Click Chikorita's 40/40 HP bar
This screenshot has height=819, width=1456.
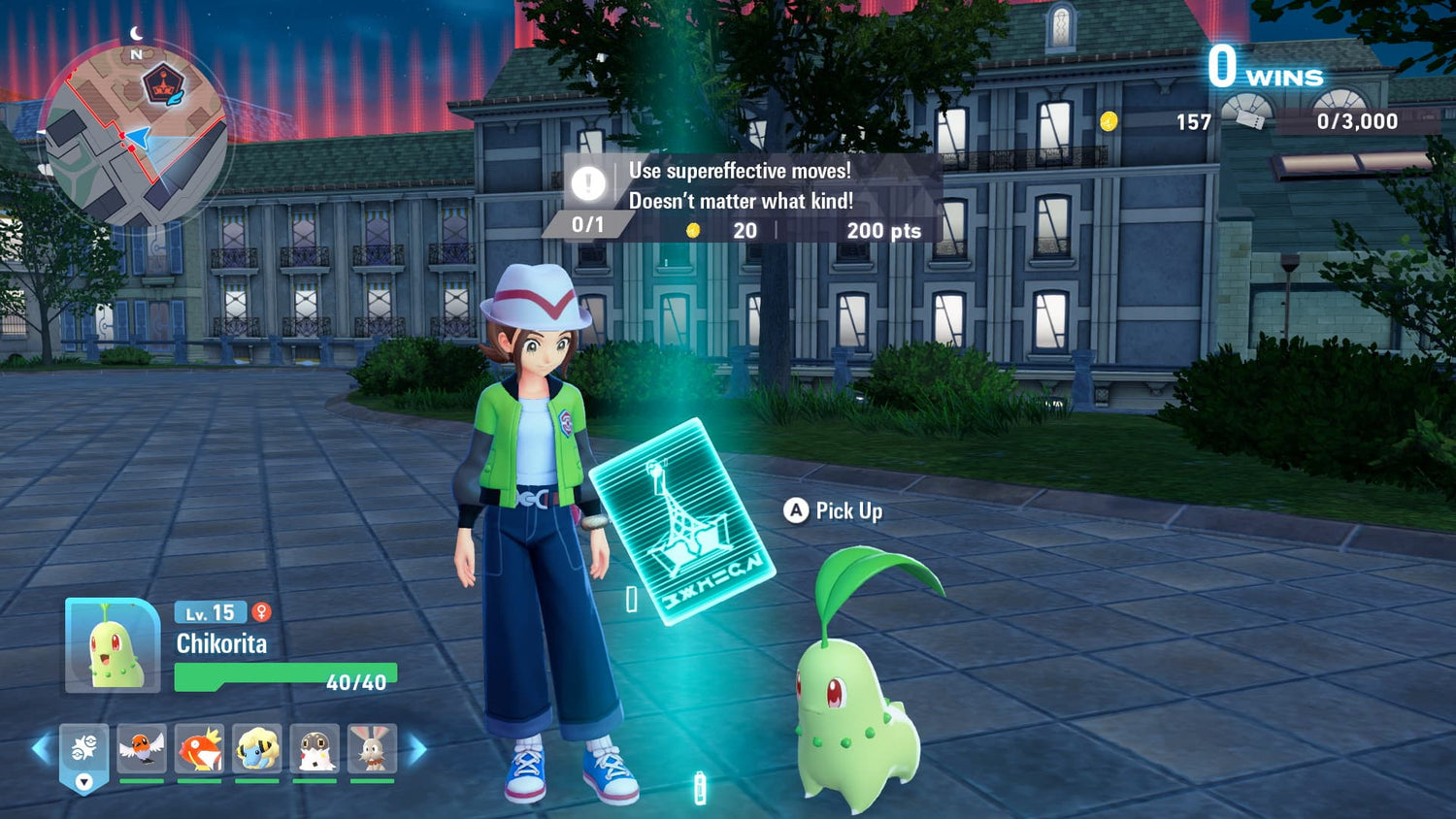[285, 676]
